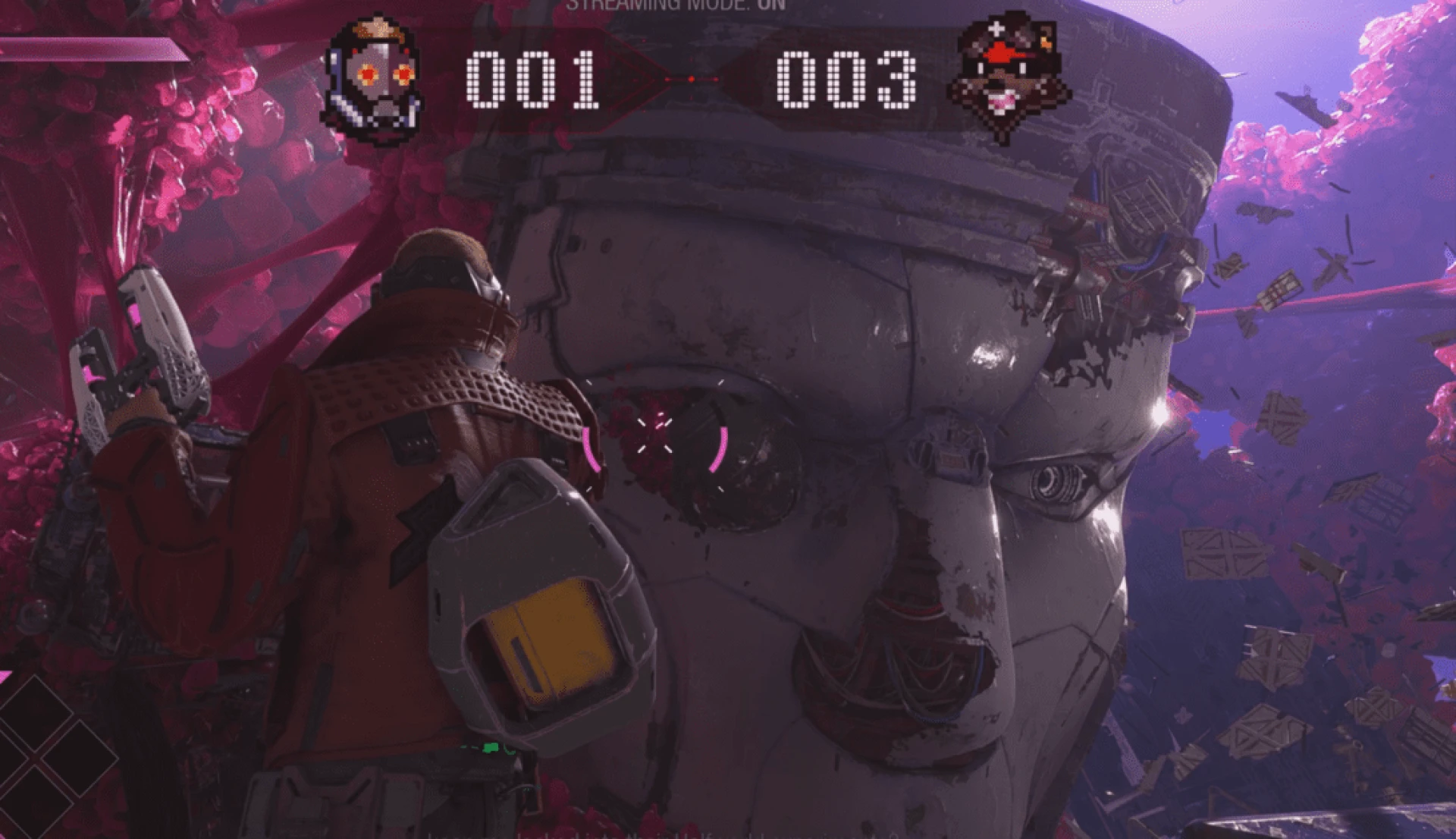Screen dimensions: 1456x839
Task: Select the Rocket pixel portrait icon
Action: 1007,77
